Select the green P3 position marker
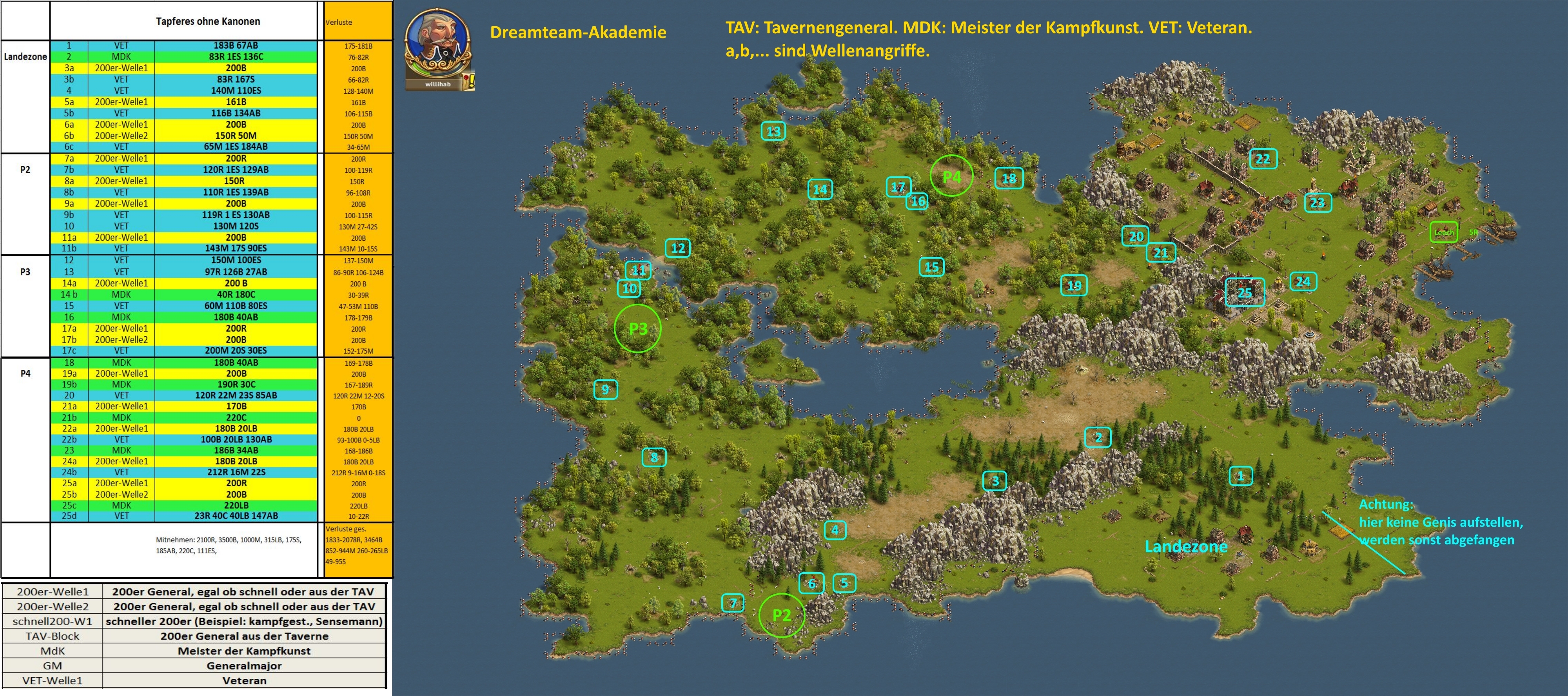Screen dimensions: 1568x696 pyautogui.click(x=637, y=328)
